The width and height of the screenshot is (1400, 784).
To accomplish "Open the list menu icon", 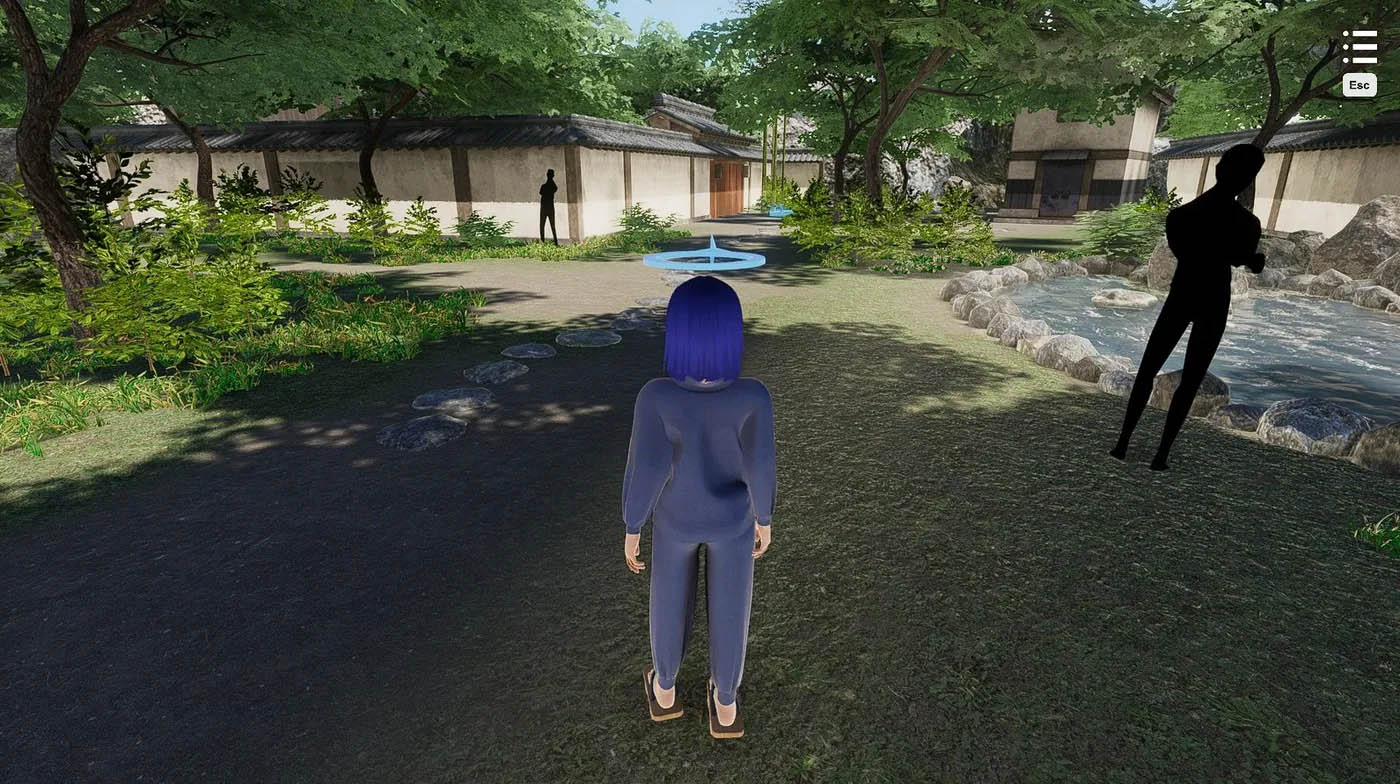I will 1359,47.
